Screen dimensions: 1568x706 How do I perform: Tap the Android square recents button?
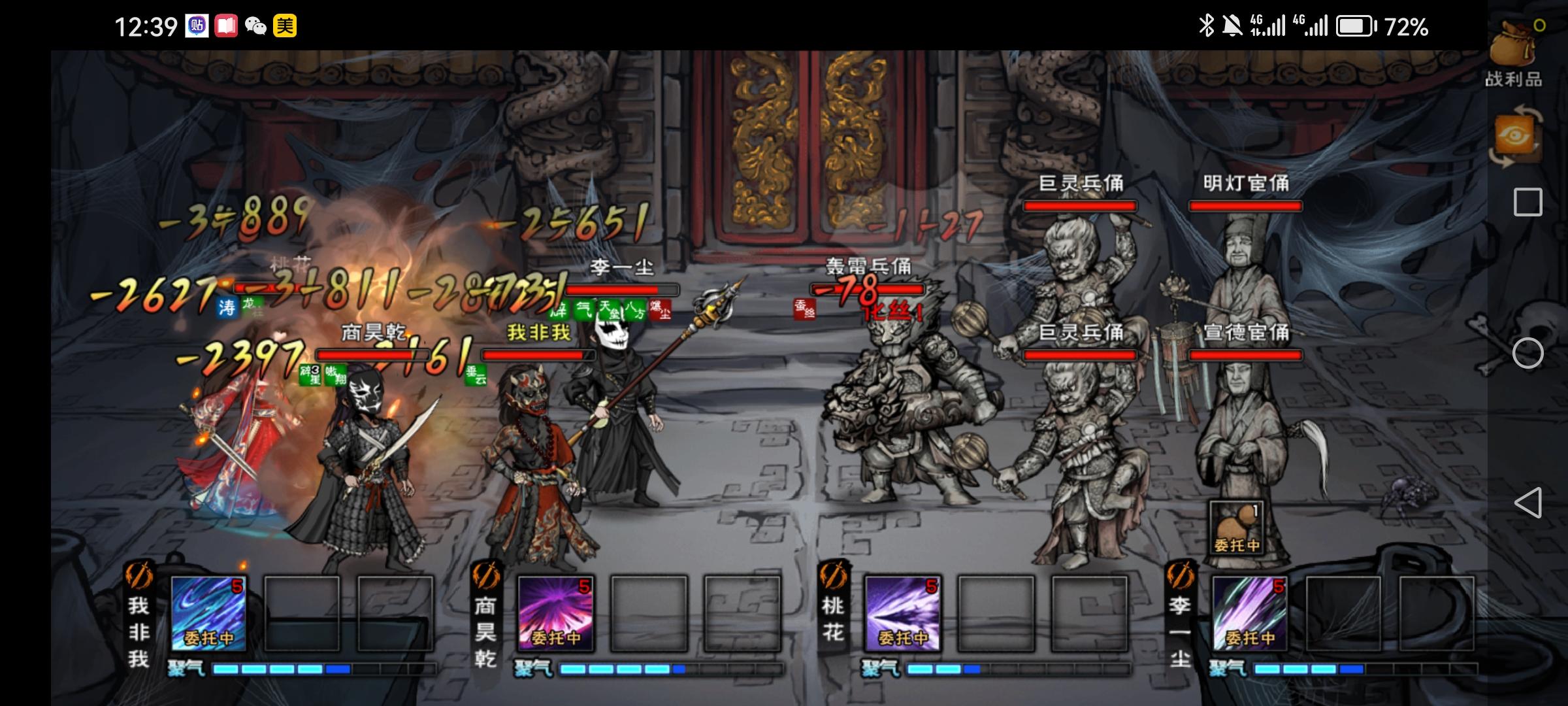click(1527, 203)
